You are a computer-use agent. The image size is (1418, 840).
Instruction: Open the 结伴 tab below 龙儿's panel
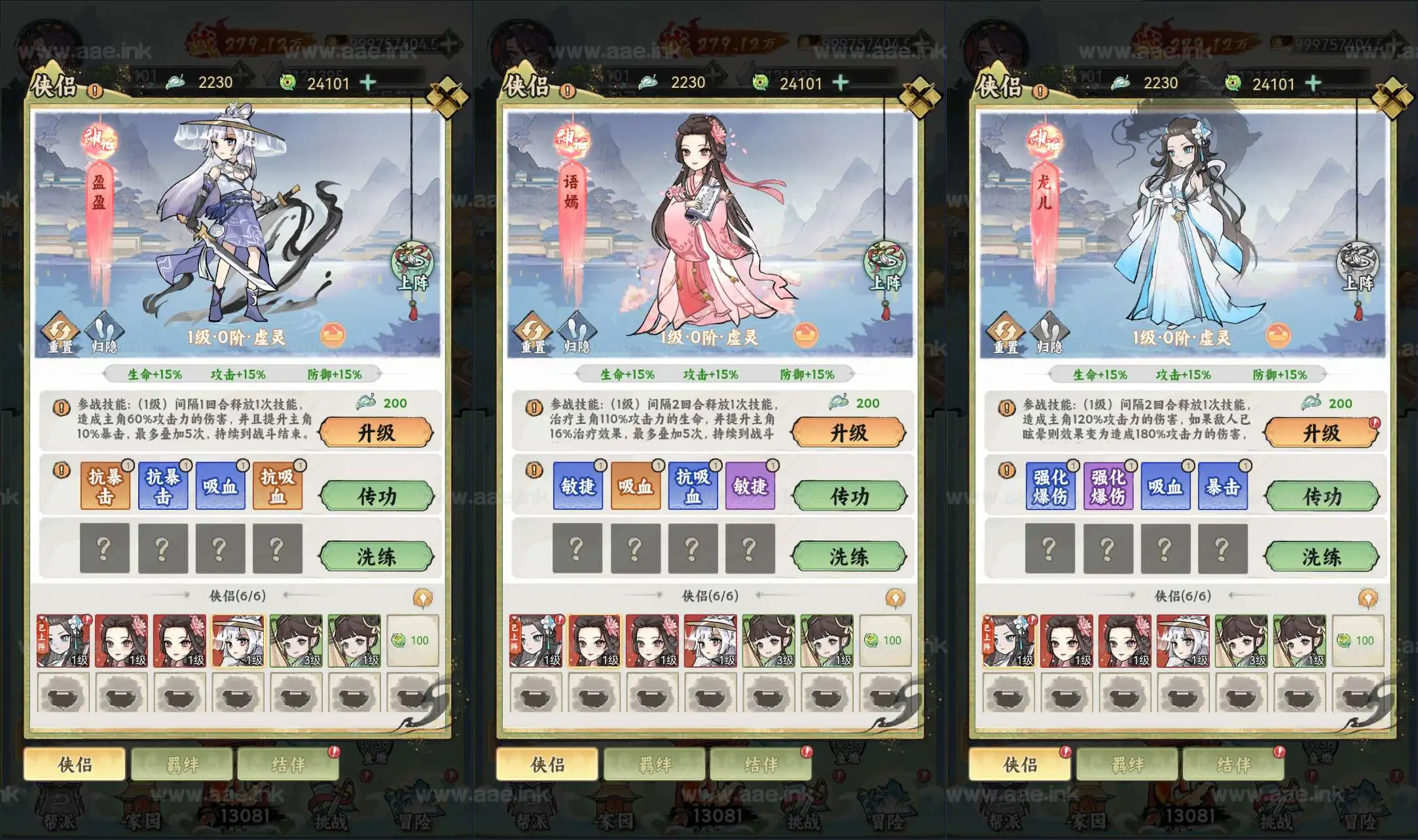pos(1233,764)
